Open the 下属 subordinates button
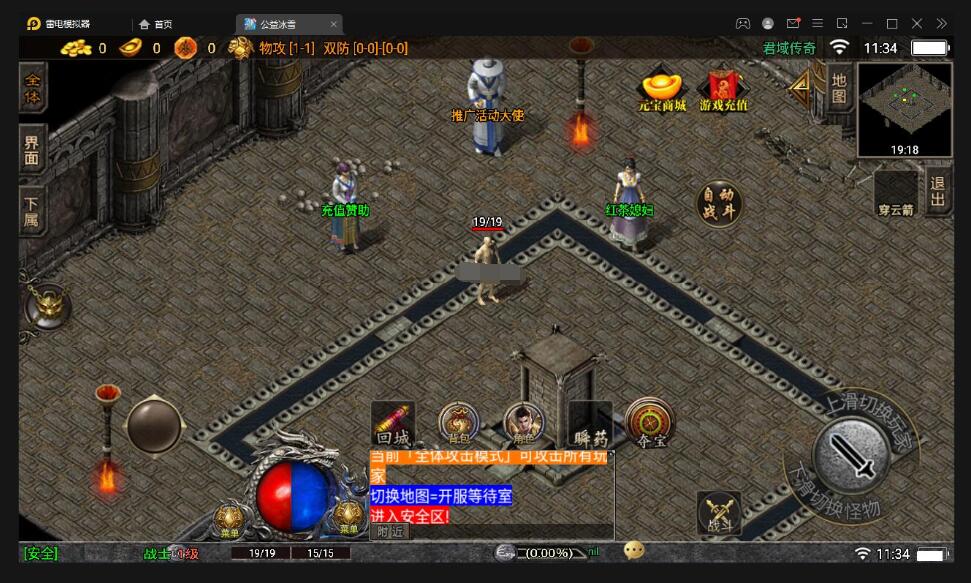Screen dimensions: 971x583 pos(32,211)
